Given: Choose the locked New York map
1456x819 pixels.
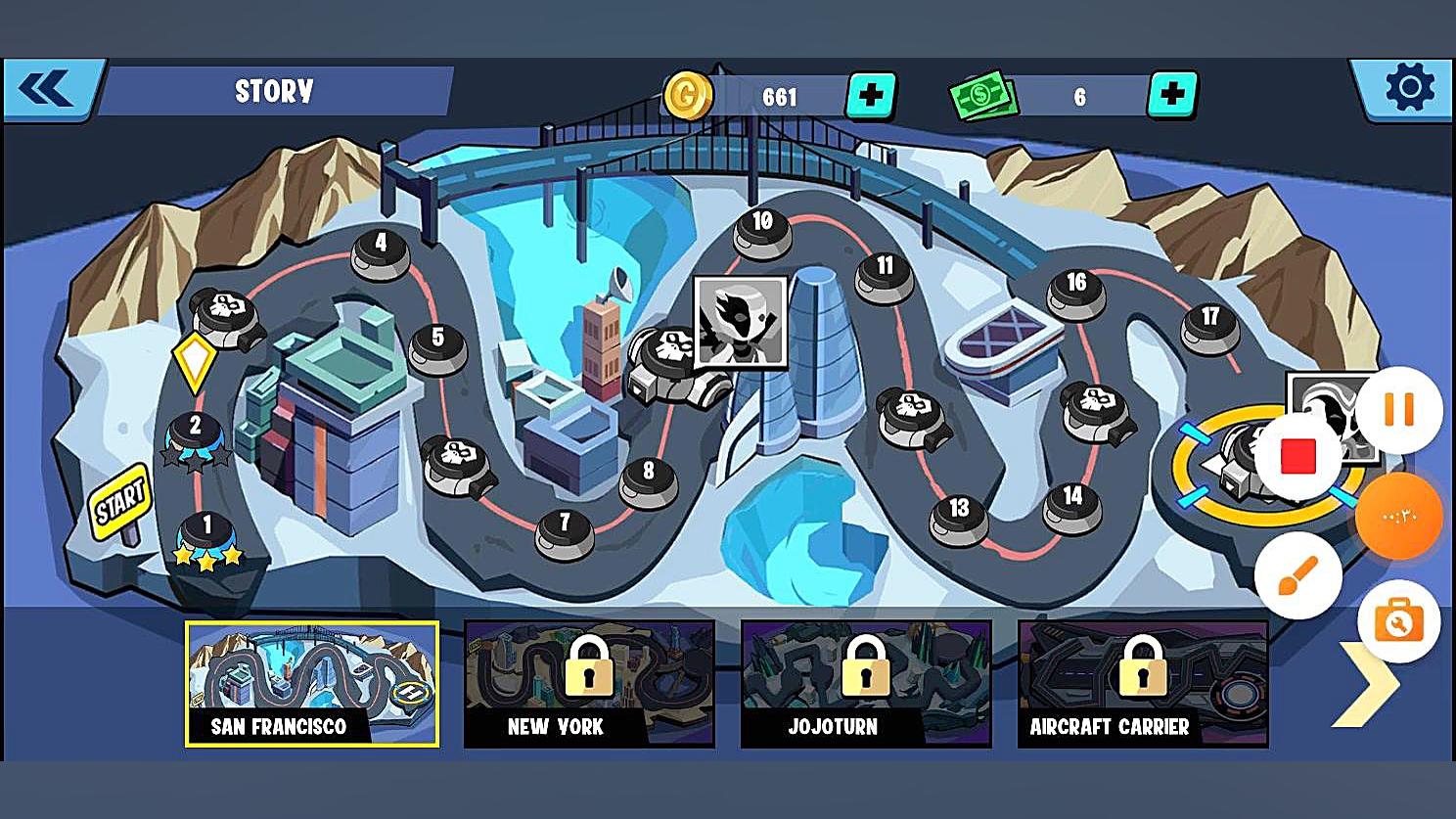Looking at the screenshot, I should (x=589, y=684).
